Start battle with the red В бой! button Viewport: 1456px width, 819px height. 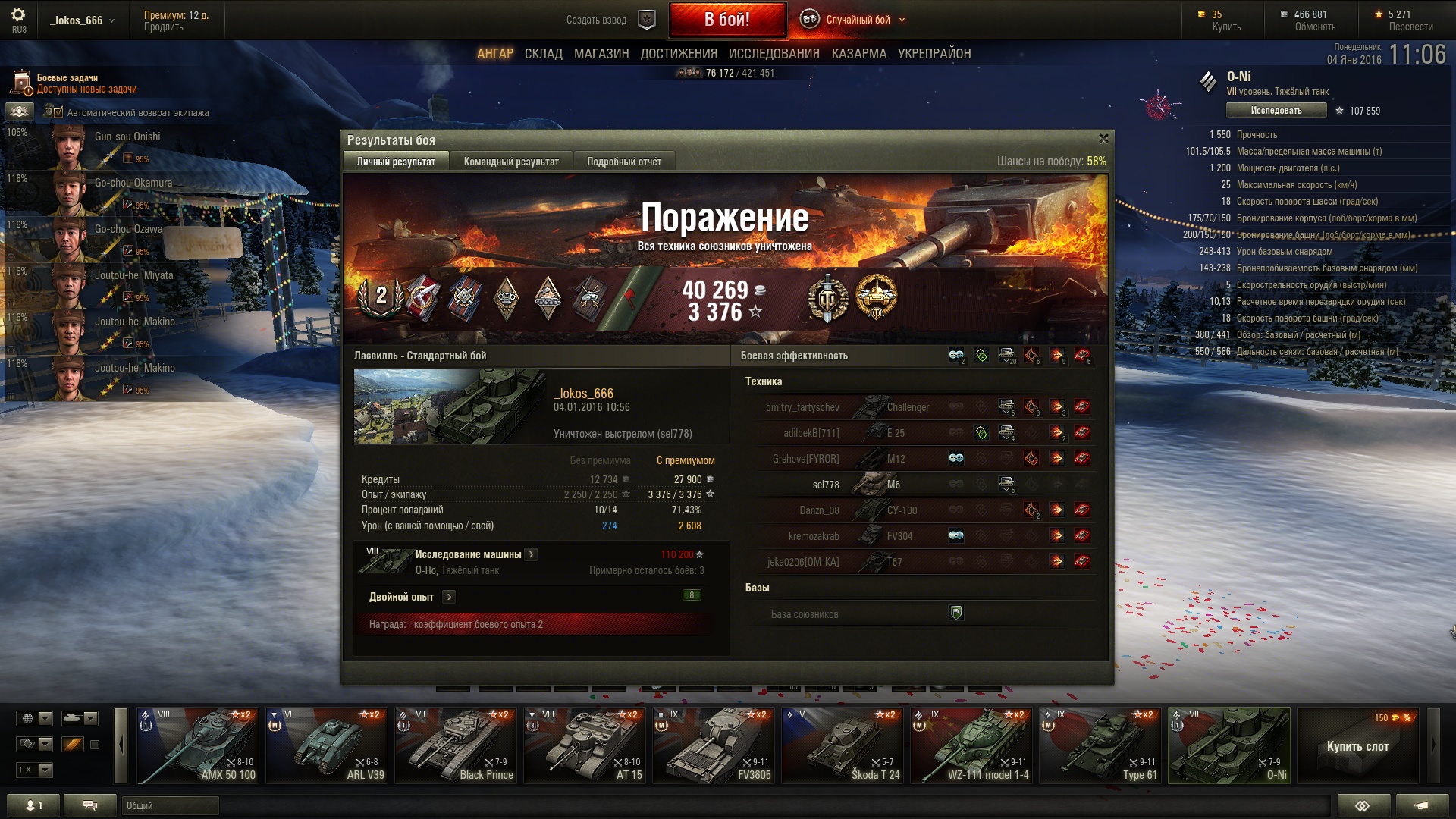pos(726,20)
